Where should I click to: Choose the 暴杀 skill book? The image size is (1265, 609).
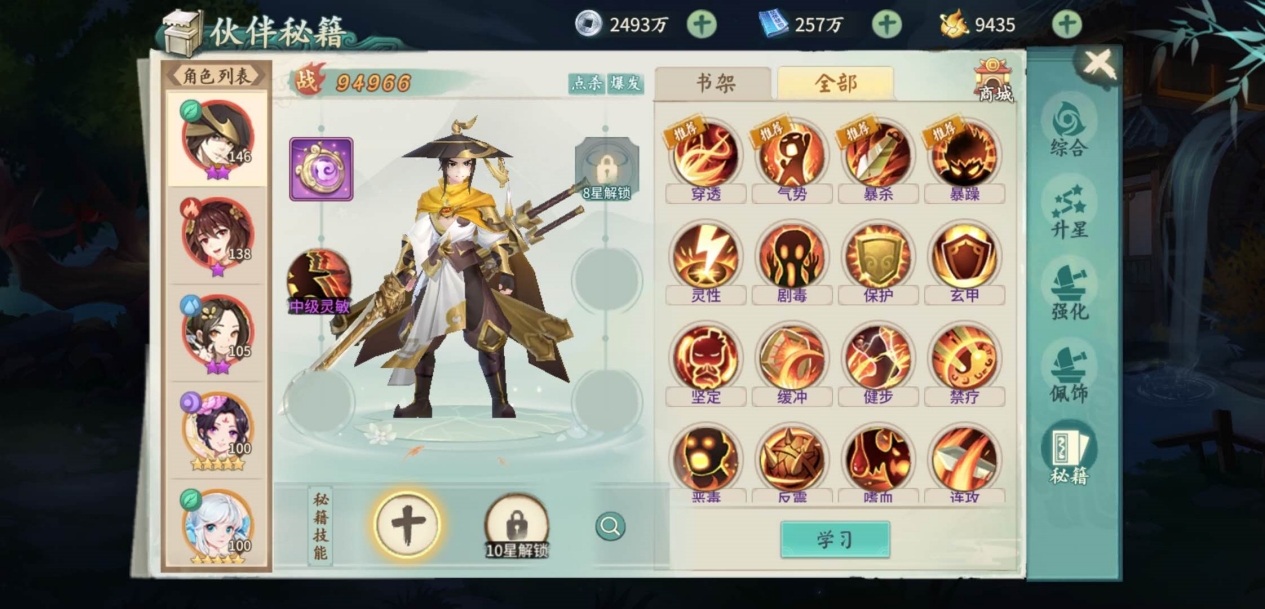tap(878, 155)
